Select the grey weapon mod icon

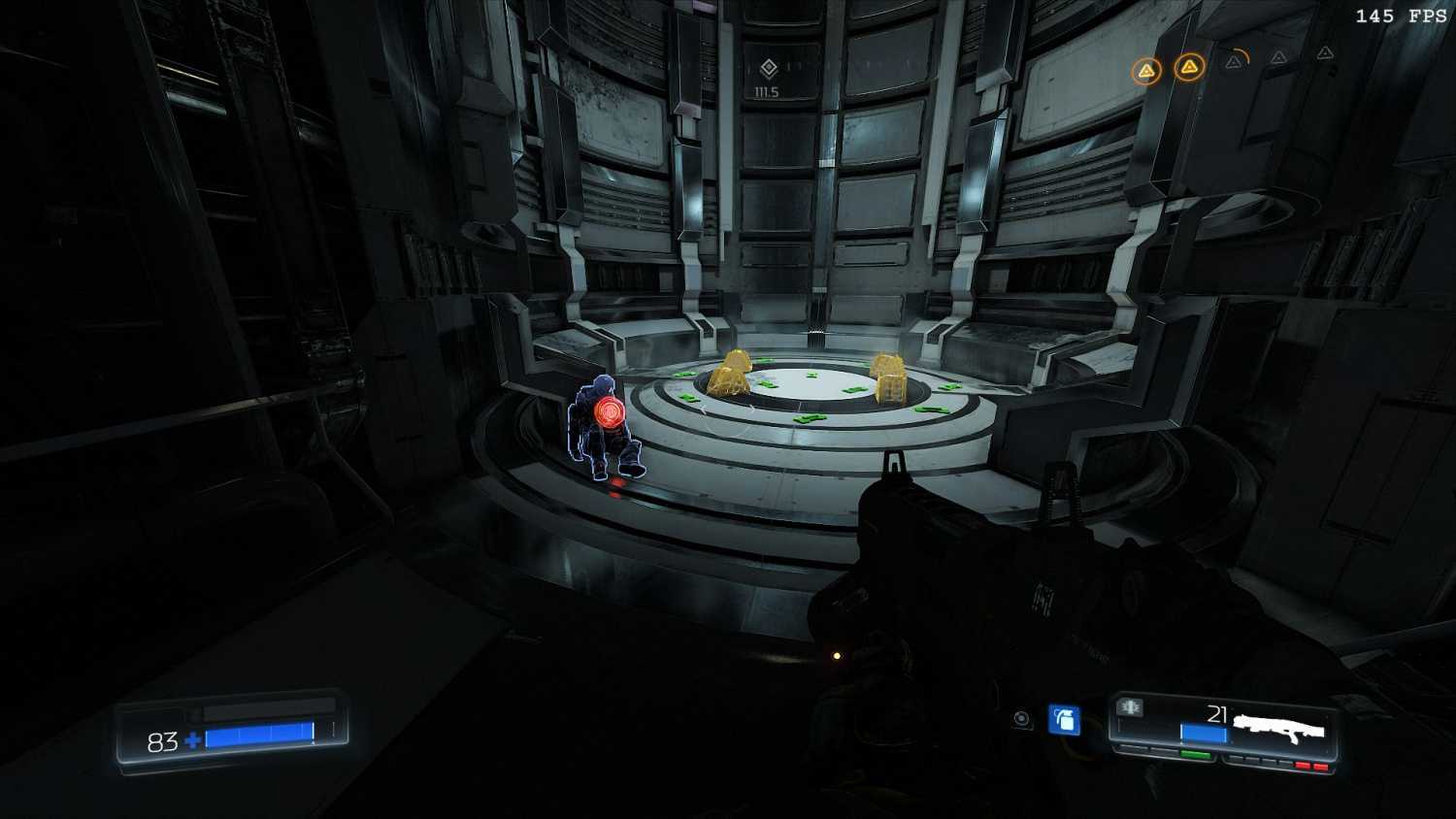click(x=1131, y=707)
